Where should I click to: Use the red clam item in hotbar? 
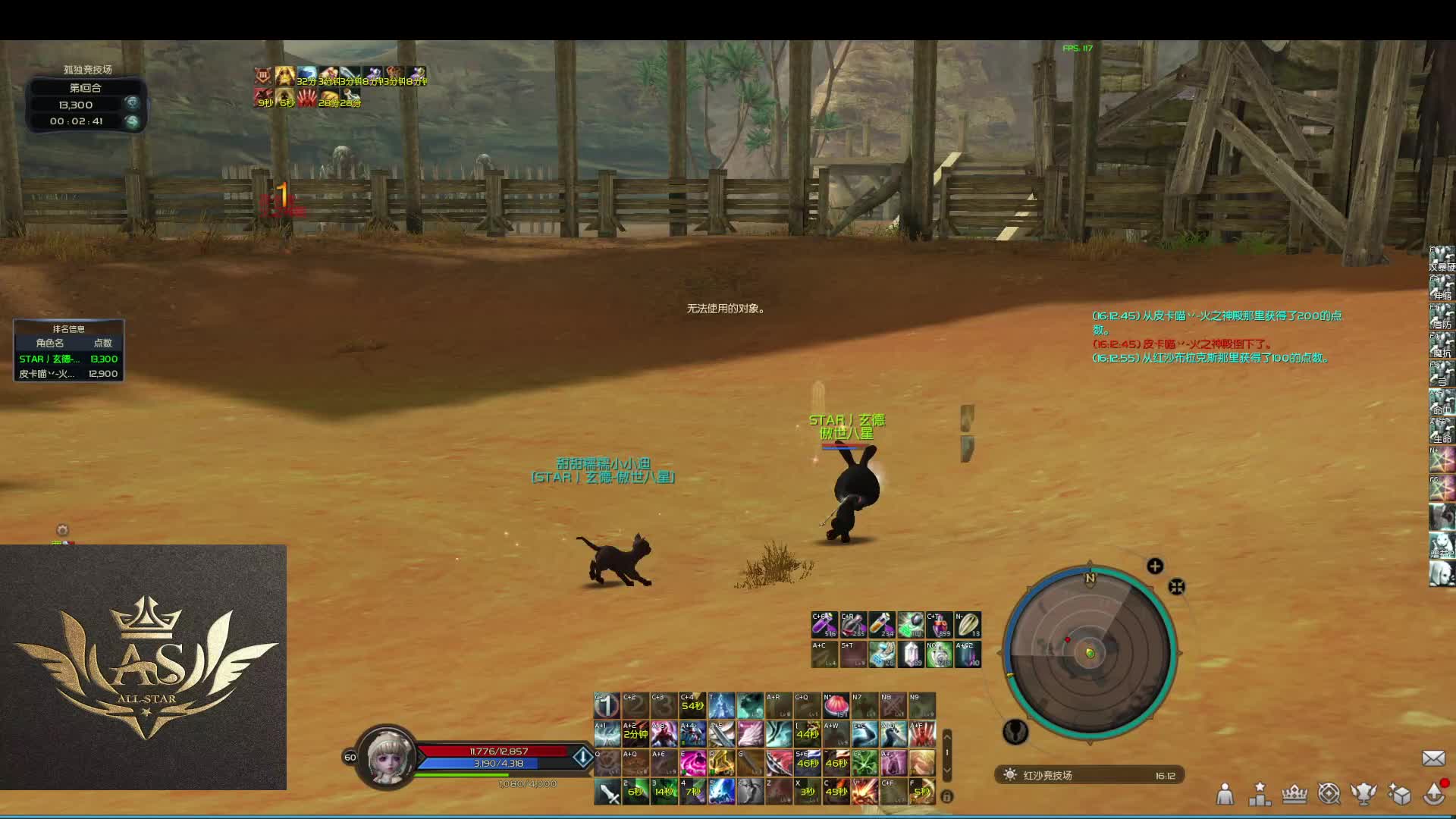pos(836,706)
